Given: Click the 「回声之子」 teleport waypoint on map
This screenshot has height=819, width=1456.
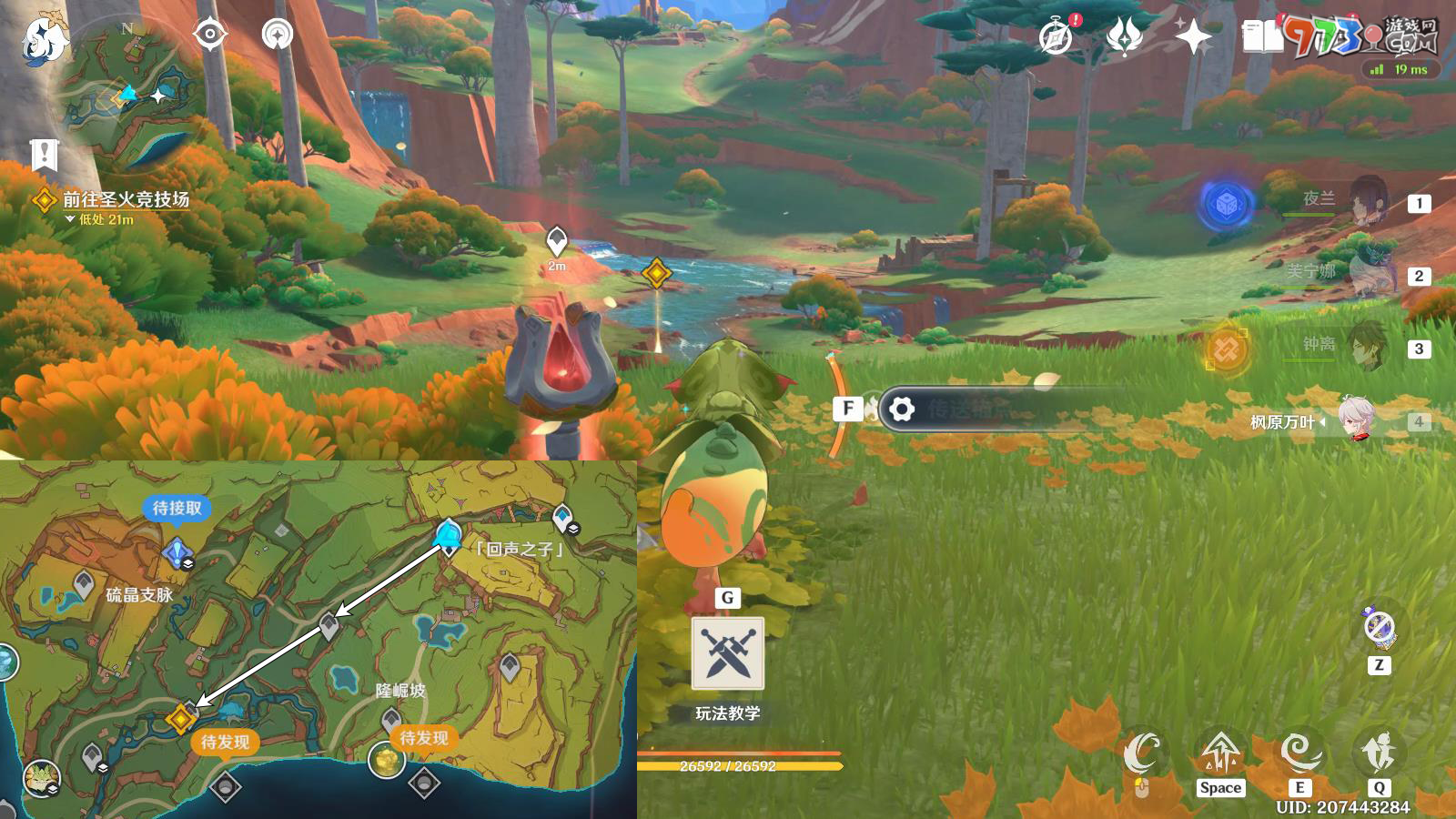Looking at the screenshot, I should 448,537.
